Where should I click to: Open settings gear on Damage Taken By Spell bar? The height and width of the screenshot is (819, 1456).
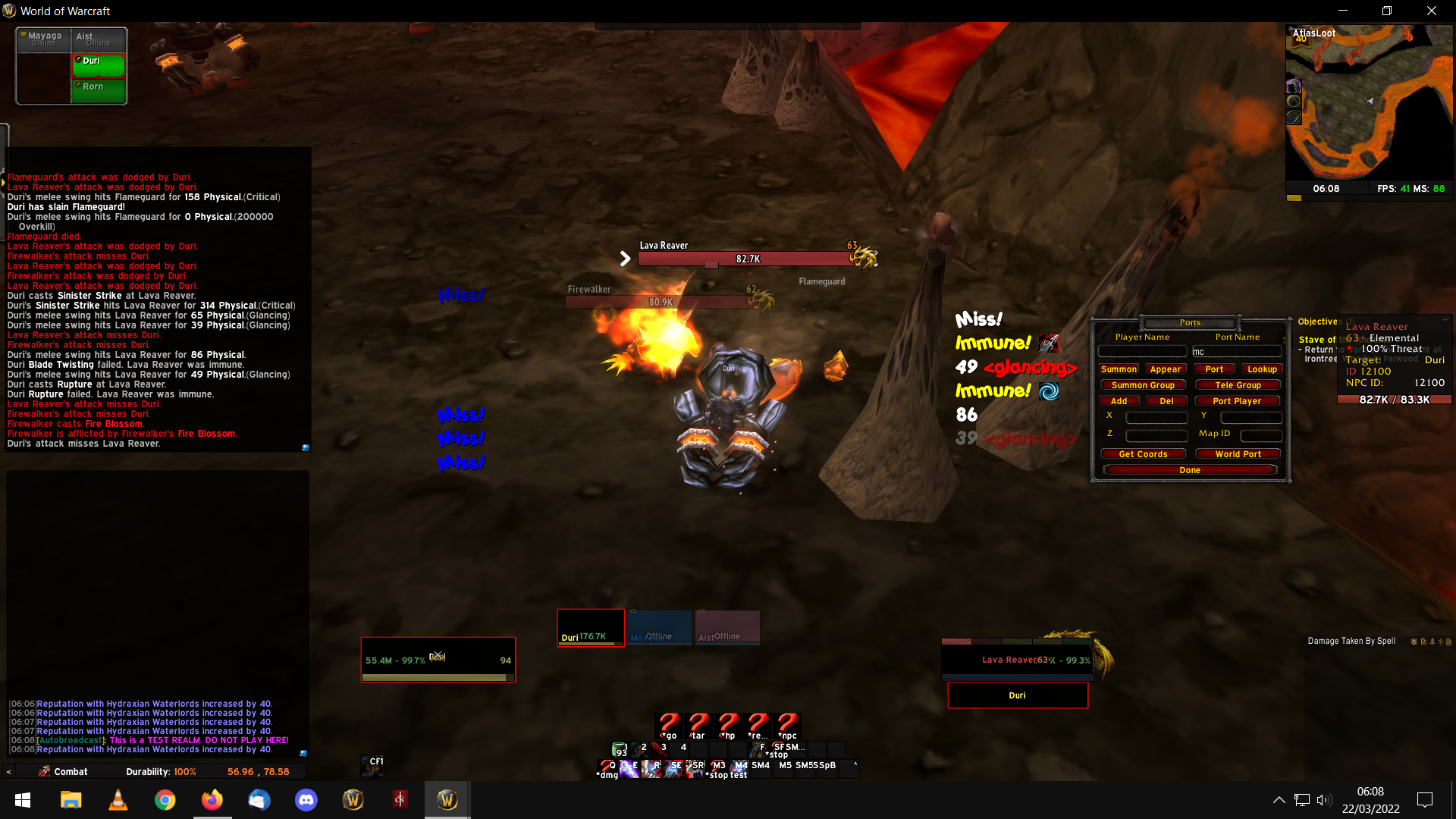click(x=1414, y=641)
